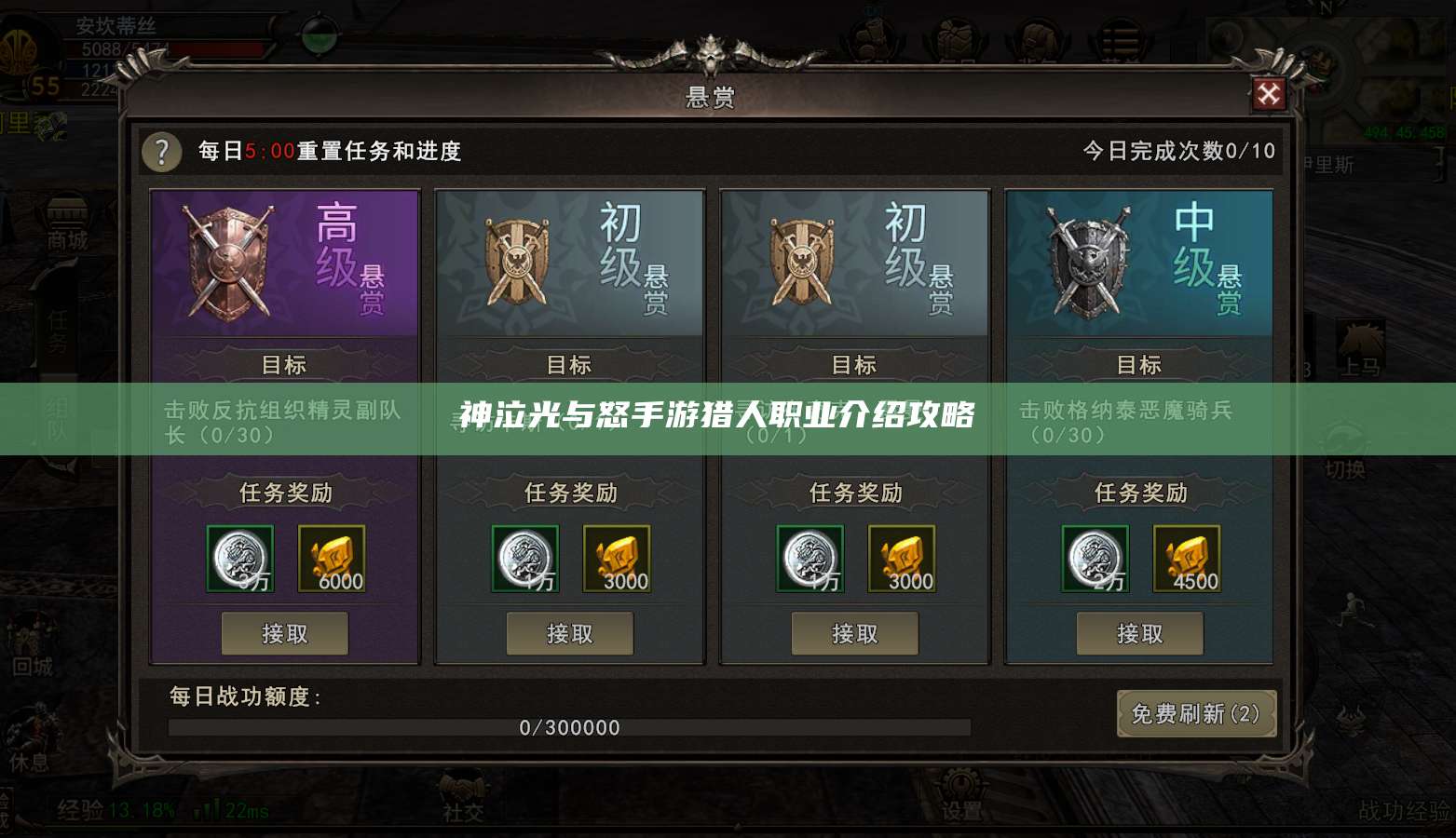
Task: Click the silver coin reward icon under 高级 bounty
Action: pyautogui.click(x=240, y=559)
